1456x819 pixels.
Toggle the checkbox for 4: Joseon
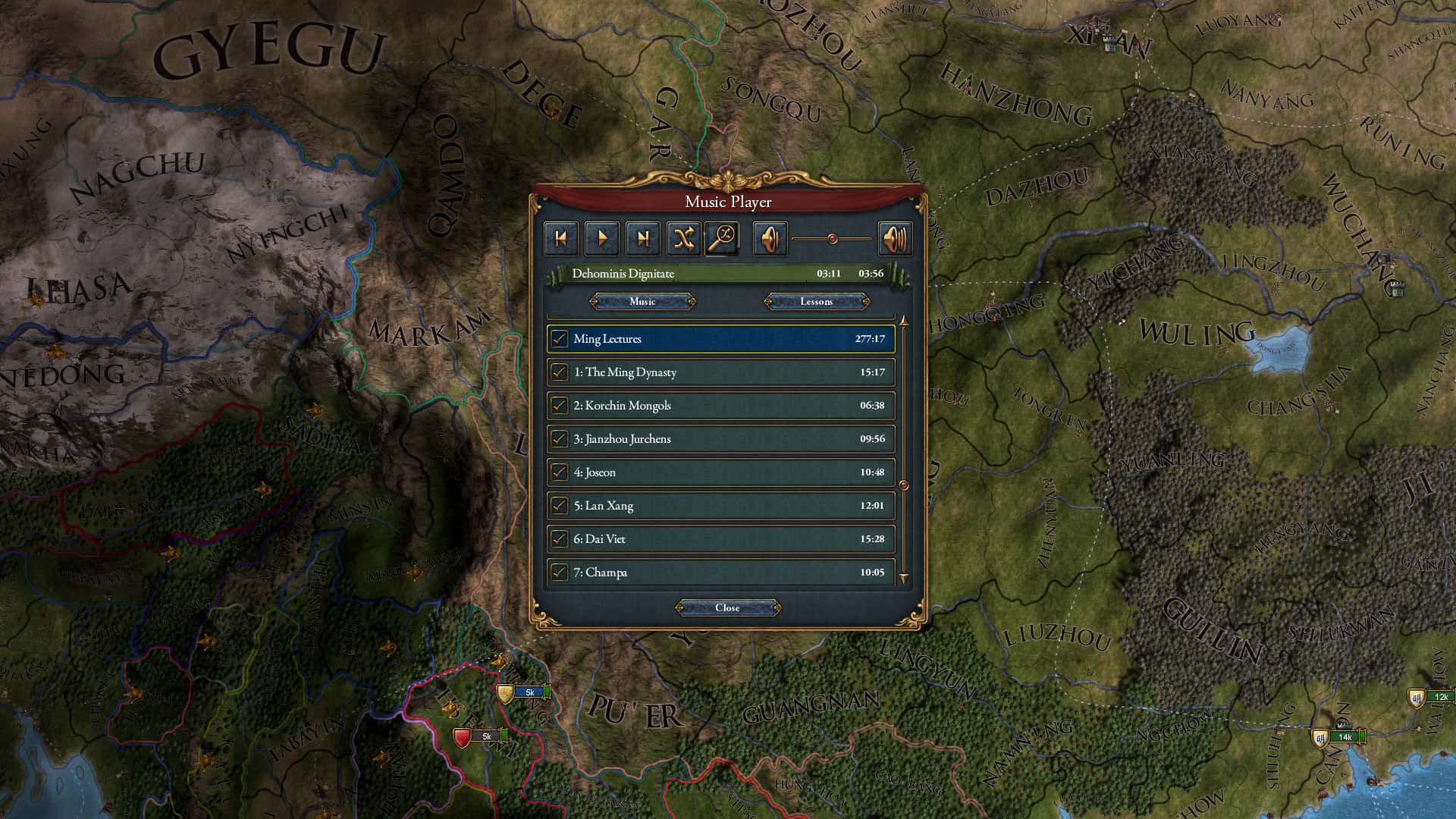pyautogui.click(x=559, y=472)
